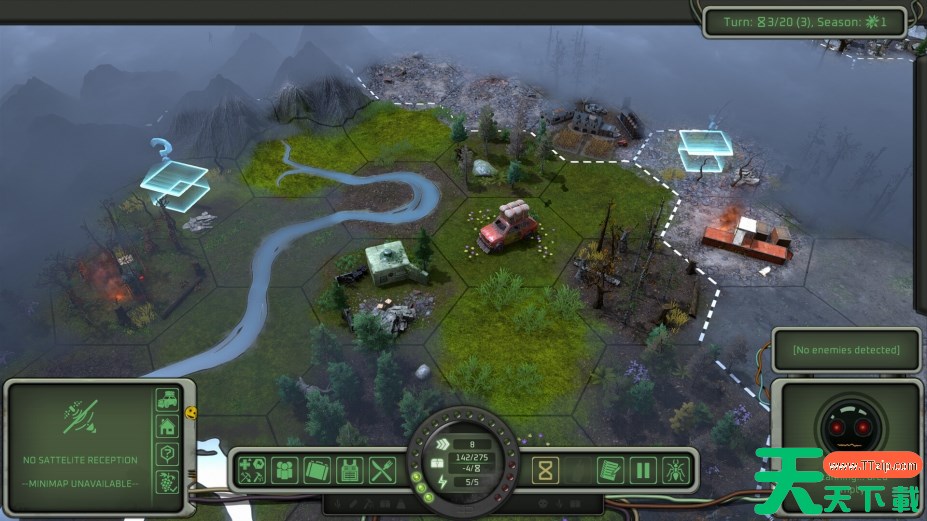Open the suitcase inventory
This screenshot has width=927, height=521.
(318, 469)
